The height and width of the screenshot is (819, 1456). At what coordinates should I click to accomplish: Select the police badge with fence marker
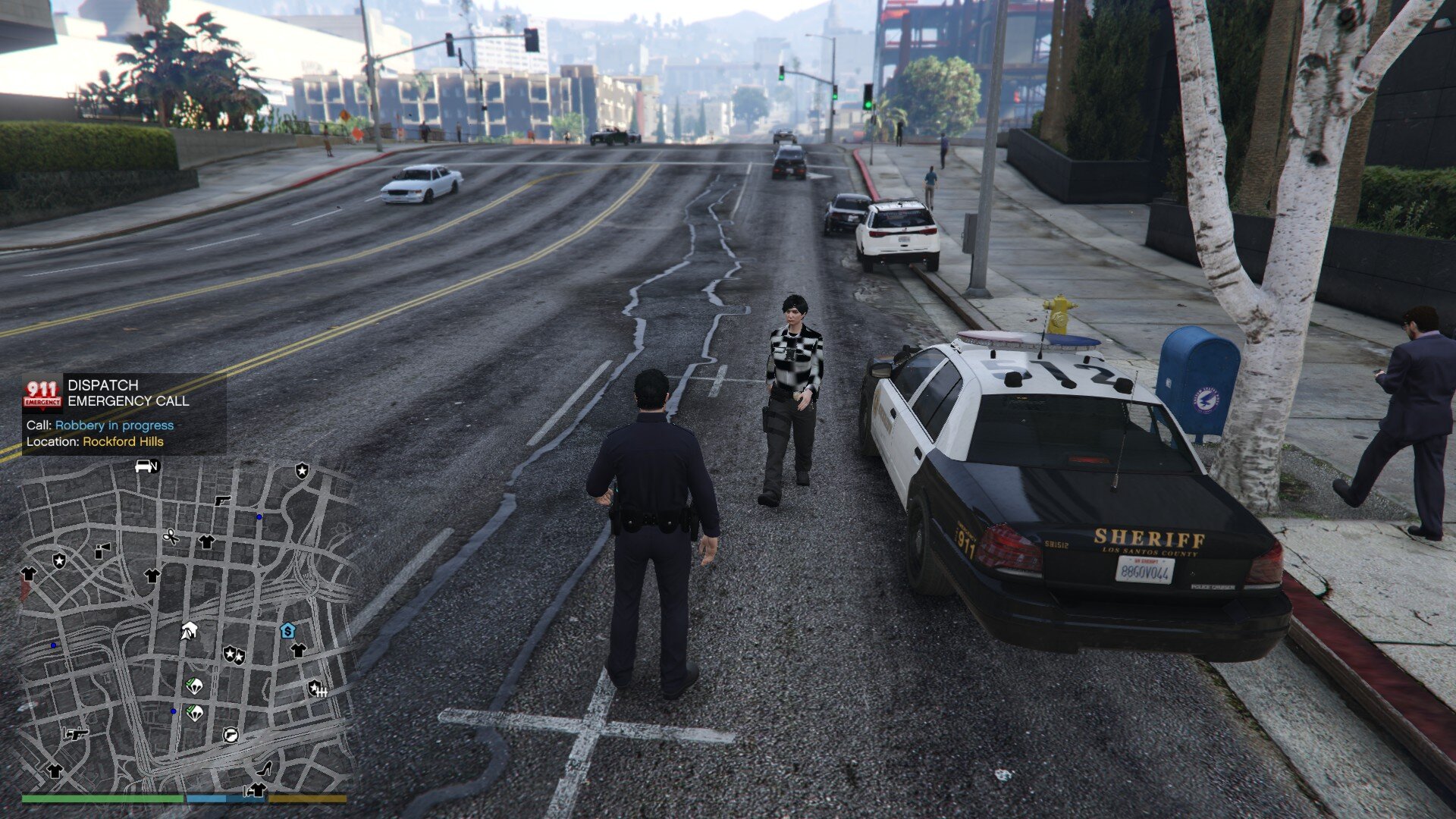tap(316, 689)
